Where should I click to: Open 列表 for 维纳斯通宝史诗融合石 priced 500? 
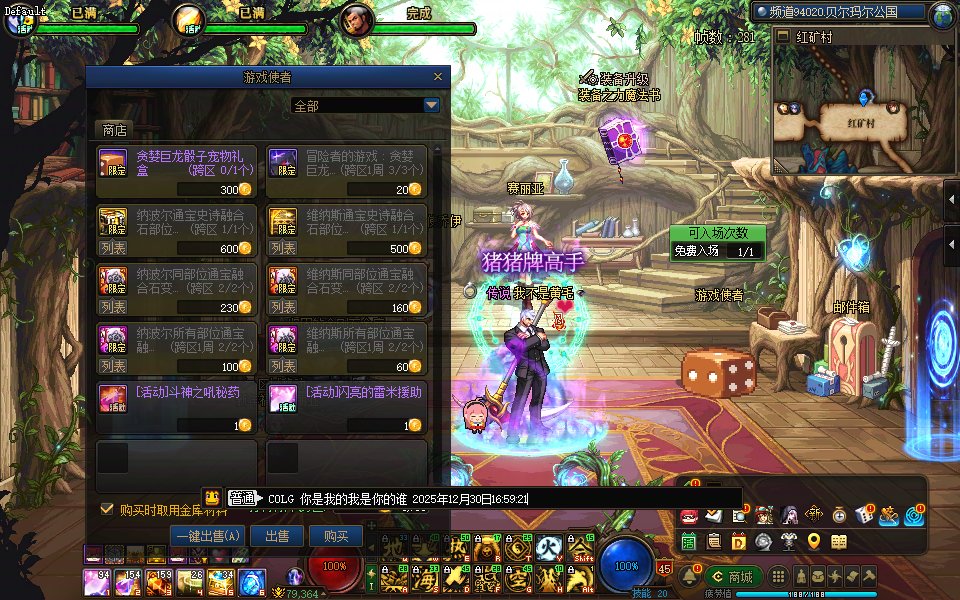[283, 248]
